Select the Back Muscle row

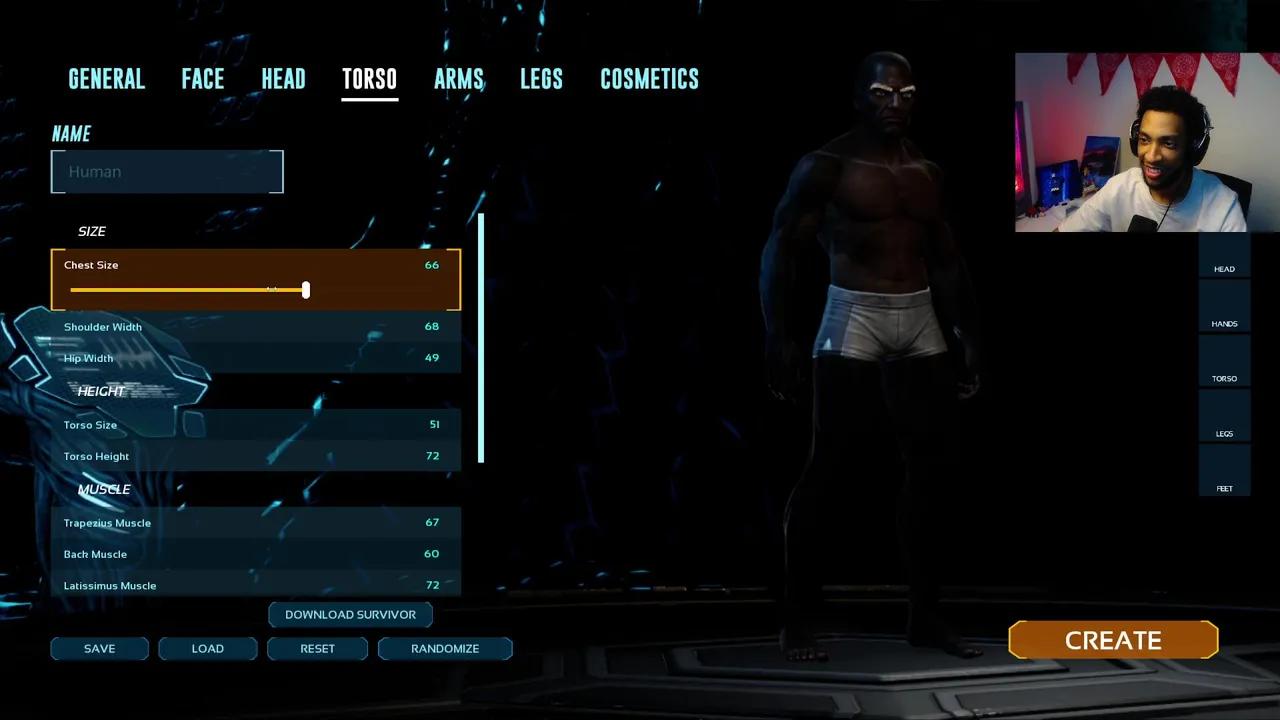tap(255, 554)
